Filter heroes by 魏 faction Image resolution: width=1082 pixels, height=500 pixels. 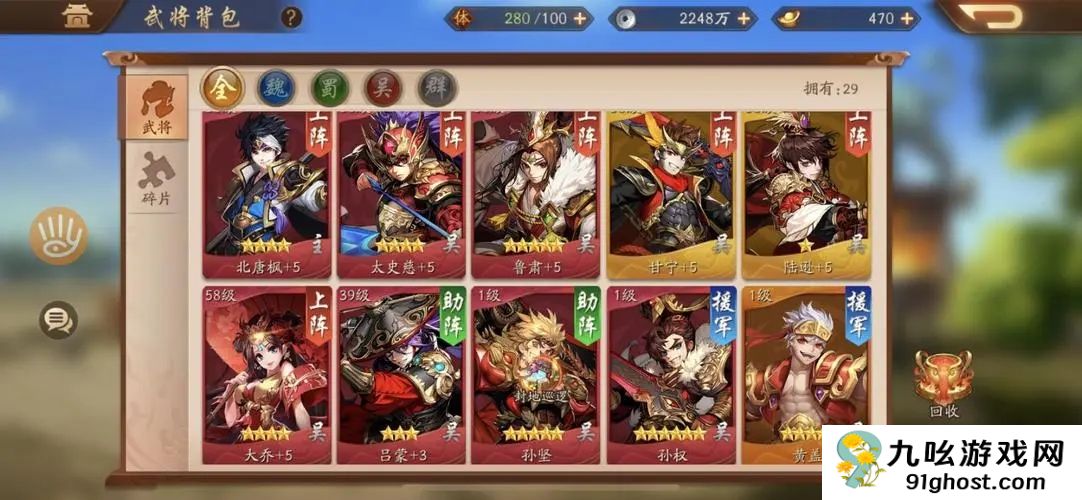(277, 88)
